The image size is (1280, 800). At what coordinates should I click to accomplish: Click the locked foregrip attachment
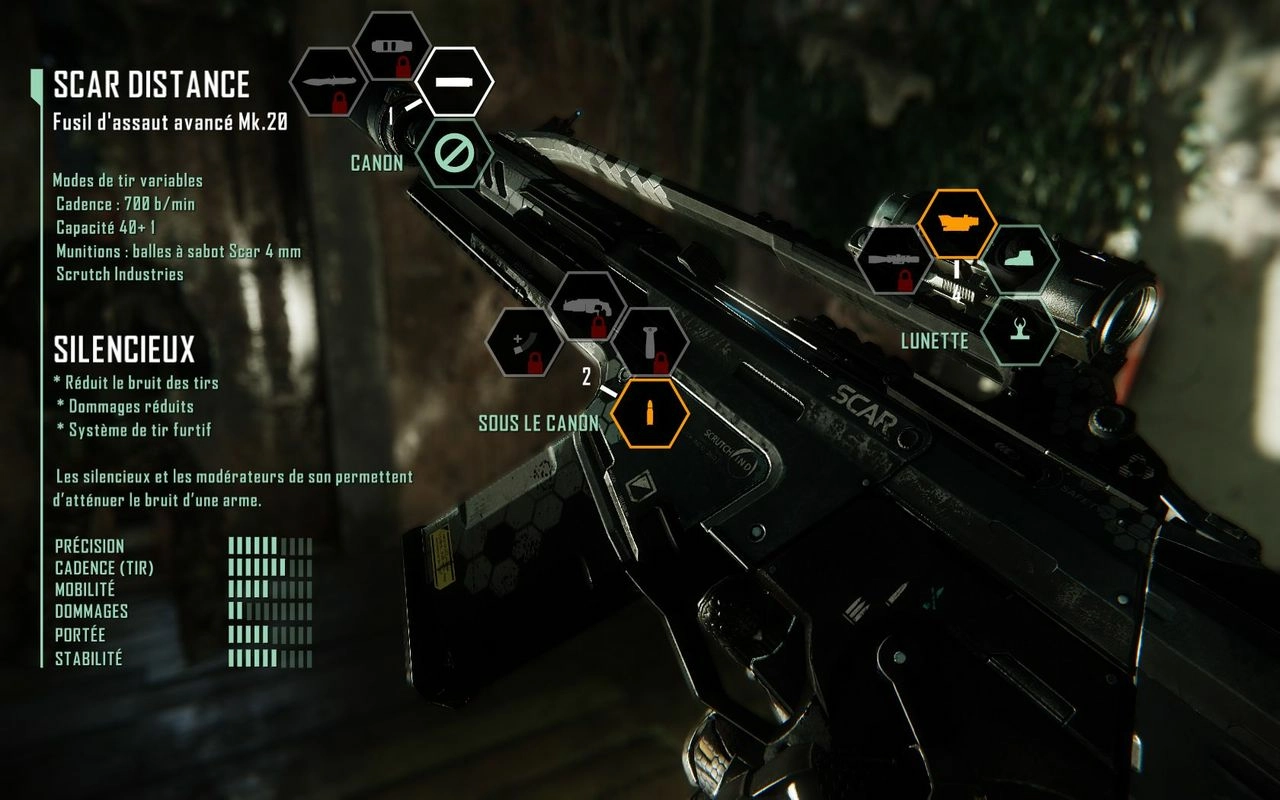(x=651, y=342)
